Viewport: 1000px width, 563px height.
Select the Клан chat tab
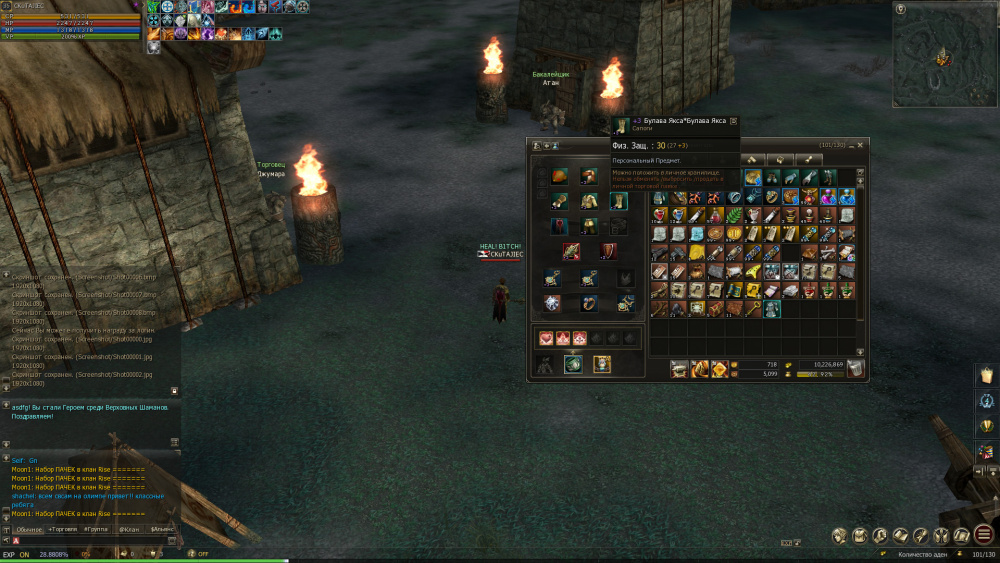[x=129, y=528]
